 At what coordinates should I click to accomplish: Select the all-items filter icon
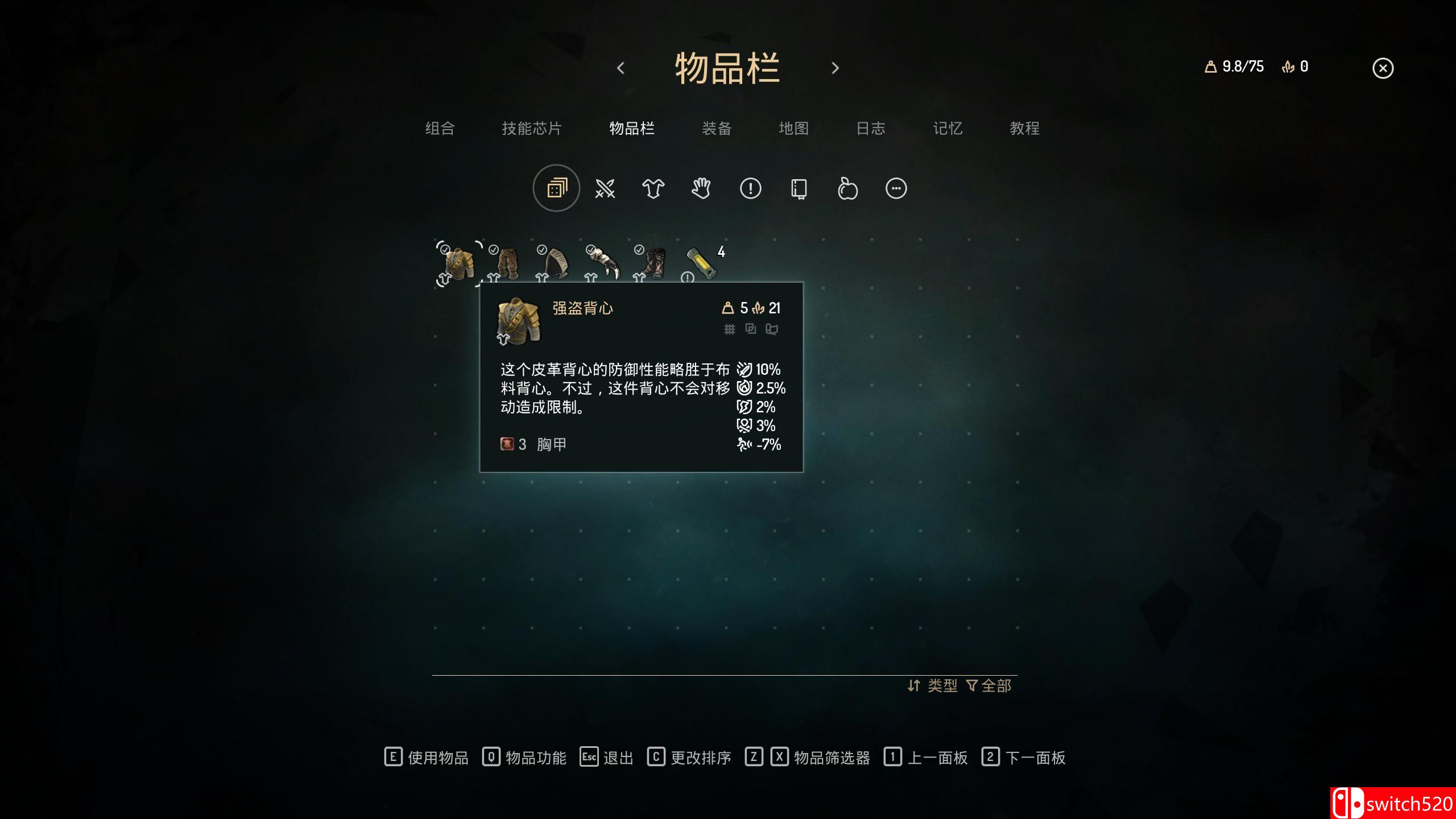point(556,188)
